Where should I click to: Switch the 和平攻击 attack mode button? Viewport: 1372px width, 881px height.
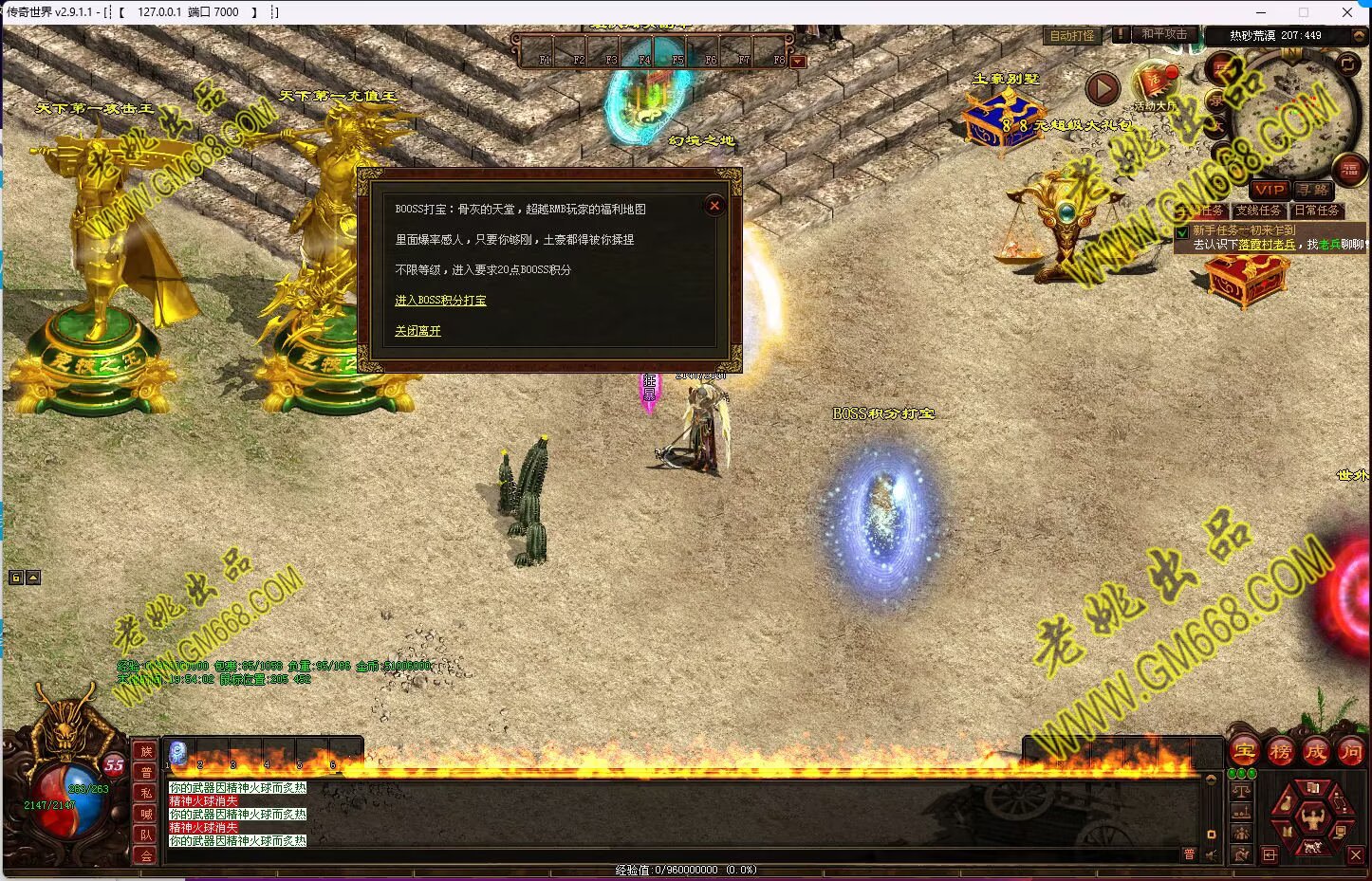pyautogui.click(x=1163, y=34)
